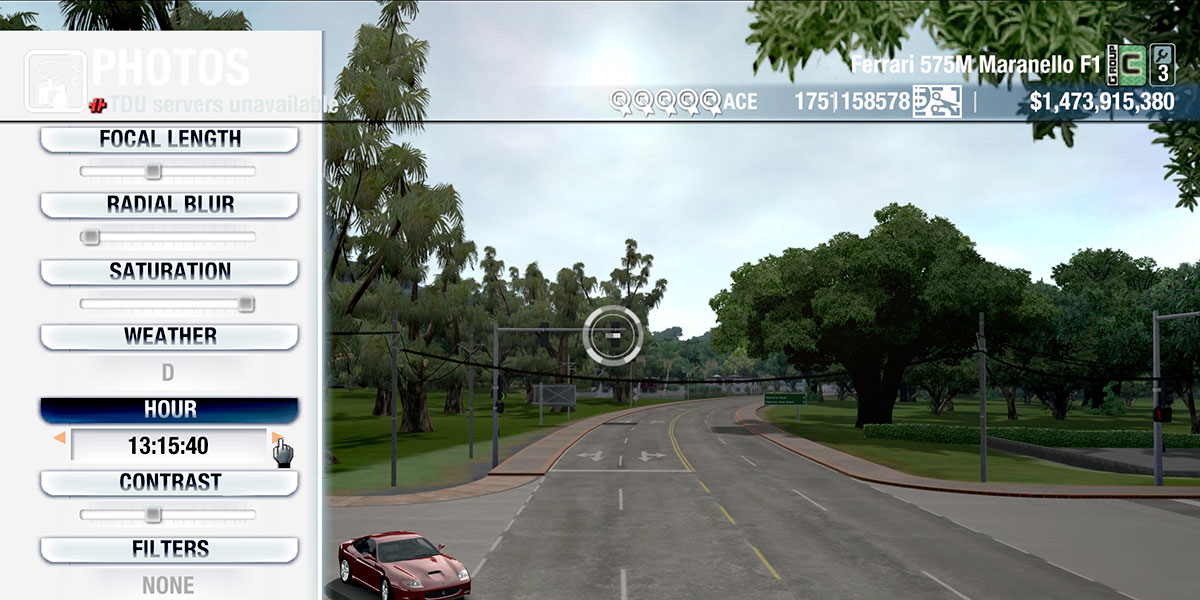The image size is (1200, 600).
Task: Decrease hour with the left arrow
Action: [60, 438]
